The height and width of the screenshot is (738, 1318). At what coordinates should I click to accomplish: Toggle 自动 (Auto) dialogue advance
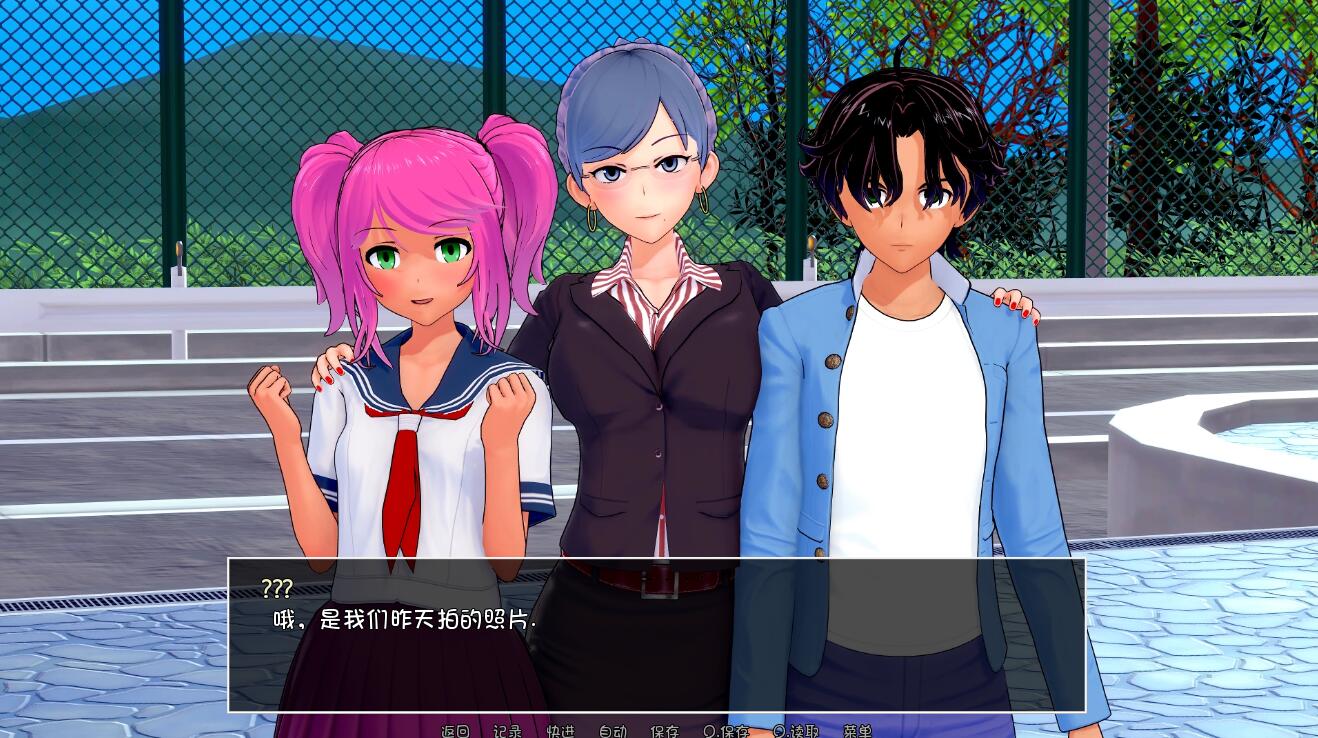(x=612, y=731)
